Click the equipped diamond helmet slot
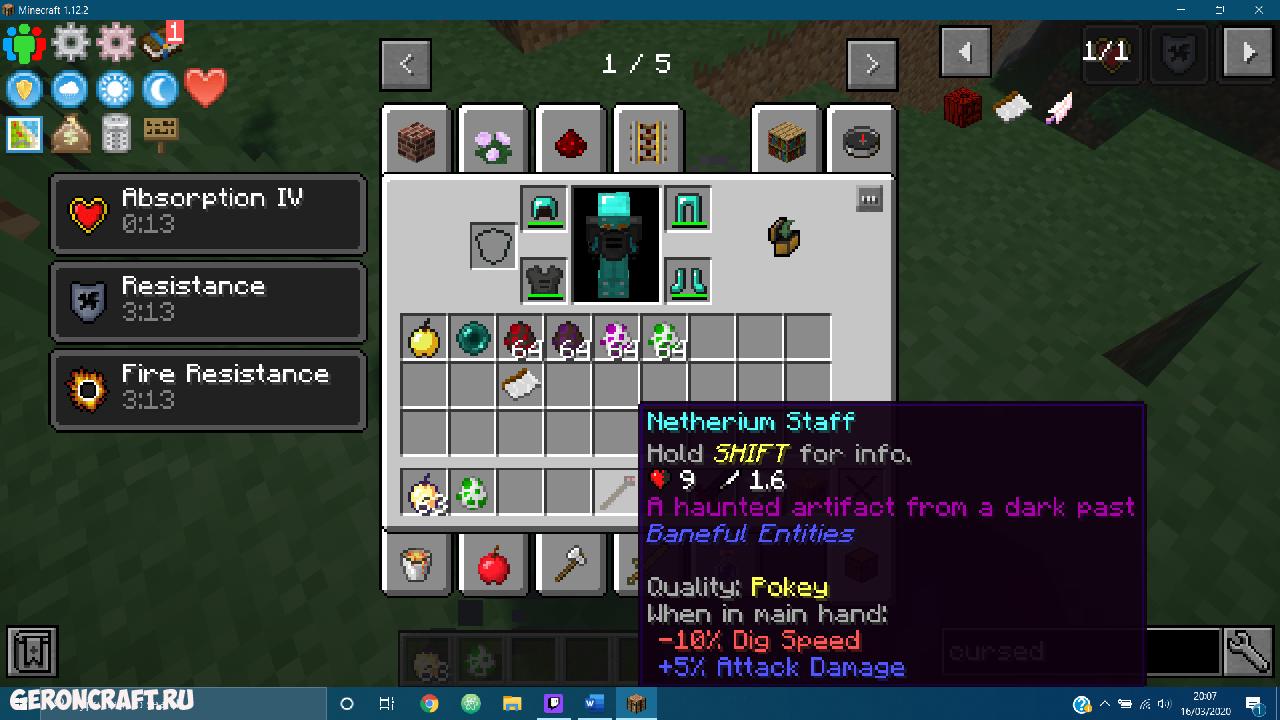The image size is (1280, 720). click(x=544, y=209)
